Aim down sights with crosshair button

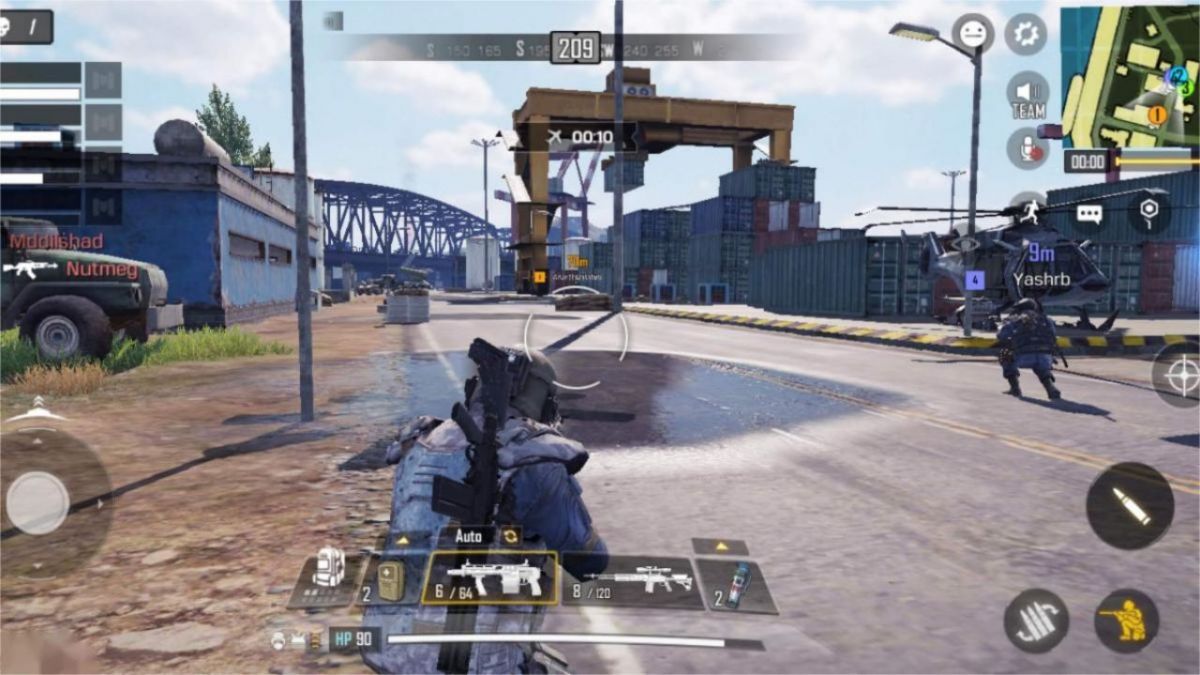click(1177, 375)
